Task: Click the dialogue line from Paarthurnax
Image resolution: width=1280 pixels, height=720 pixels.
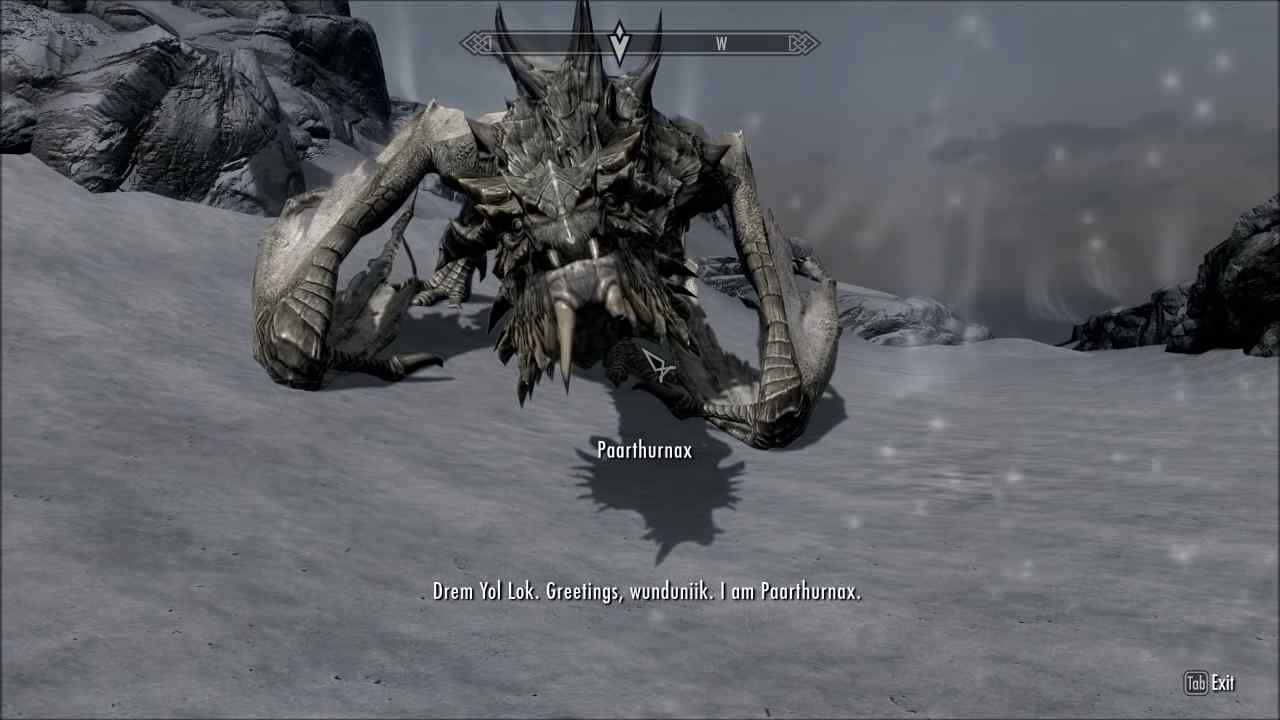Action: 640,591
